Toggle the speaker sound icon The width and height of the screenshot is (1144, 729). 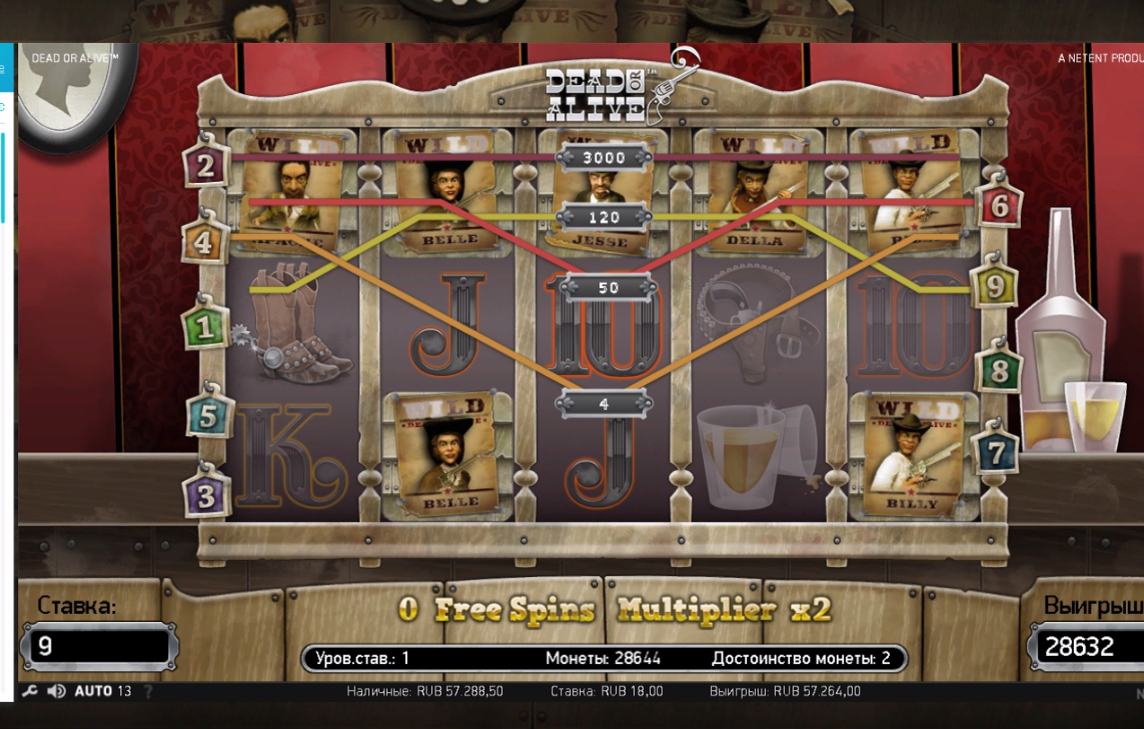[56, 691]
